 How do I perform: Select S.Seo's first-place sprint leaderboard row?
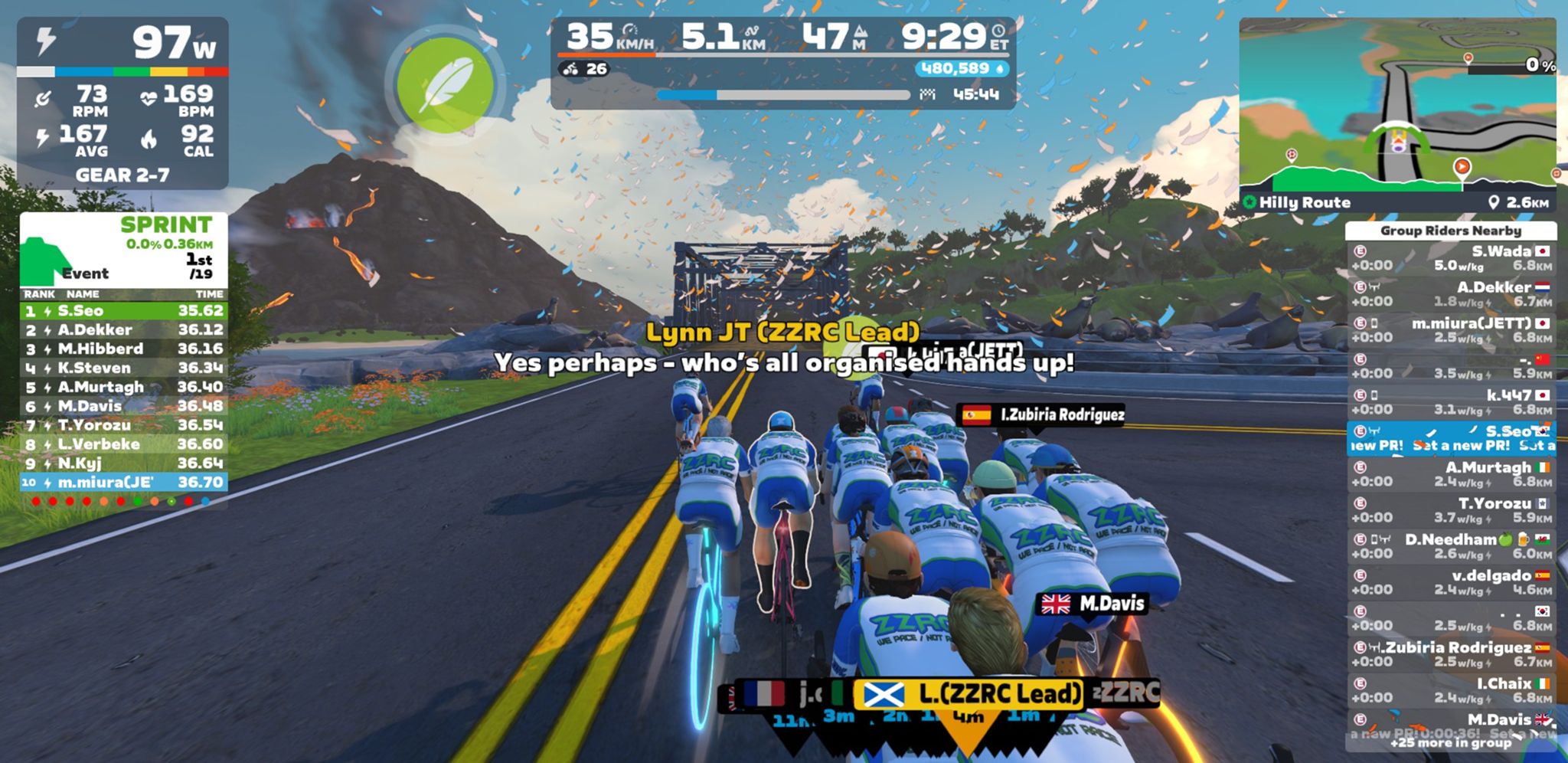[123, 311]
